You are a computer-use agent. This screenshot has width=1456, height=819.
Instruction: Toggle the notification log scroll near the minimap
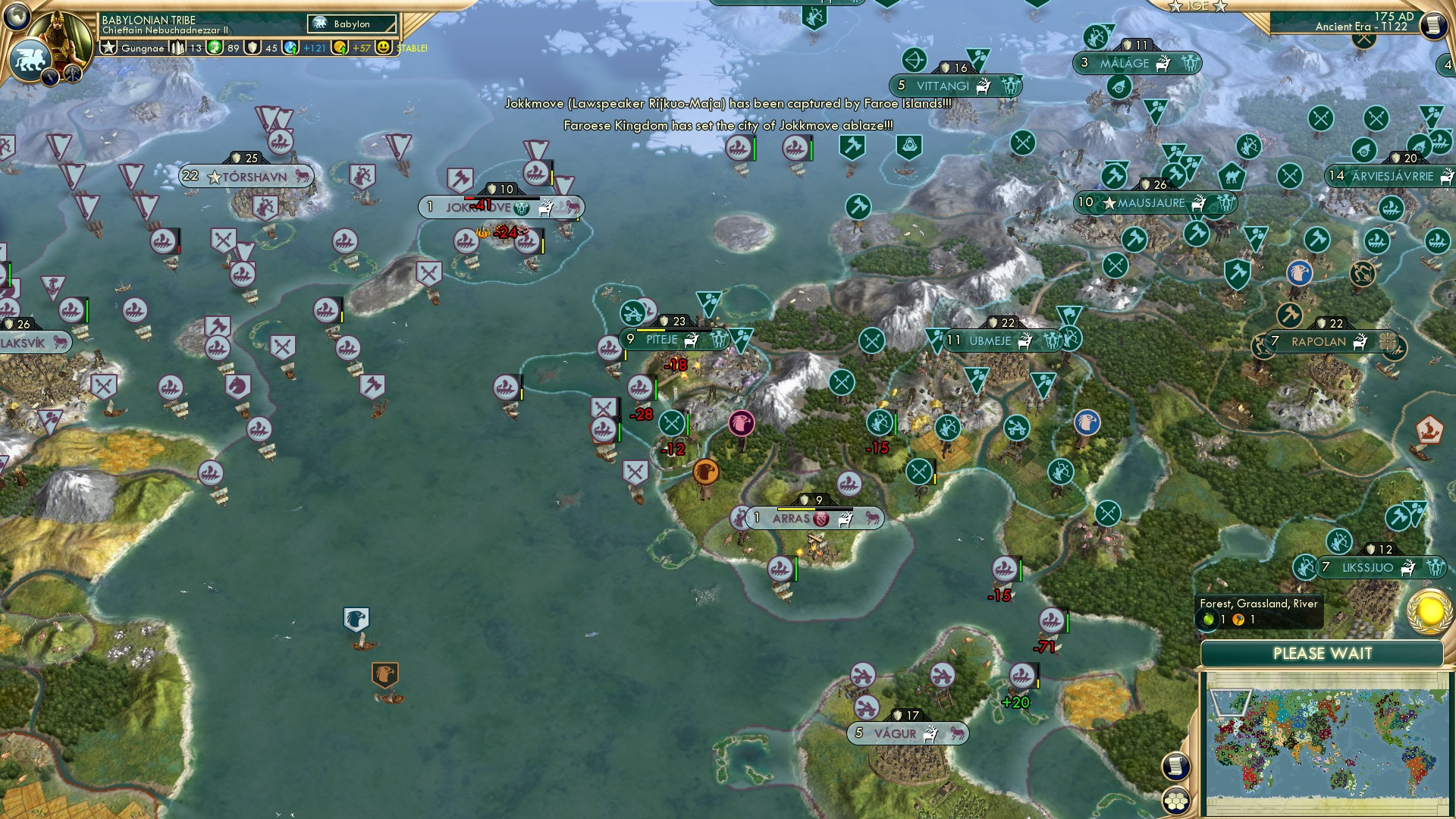pos(1176,767)
